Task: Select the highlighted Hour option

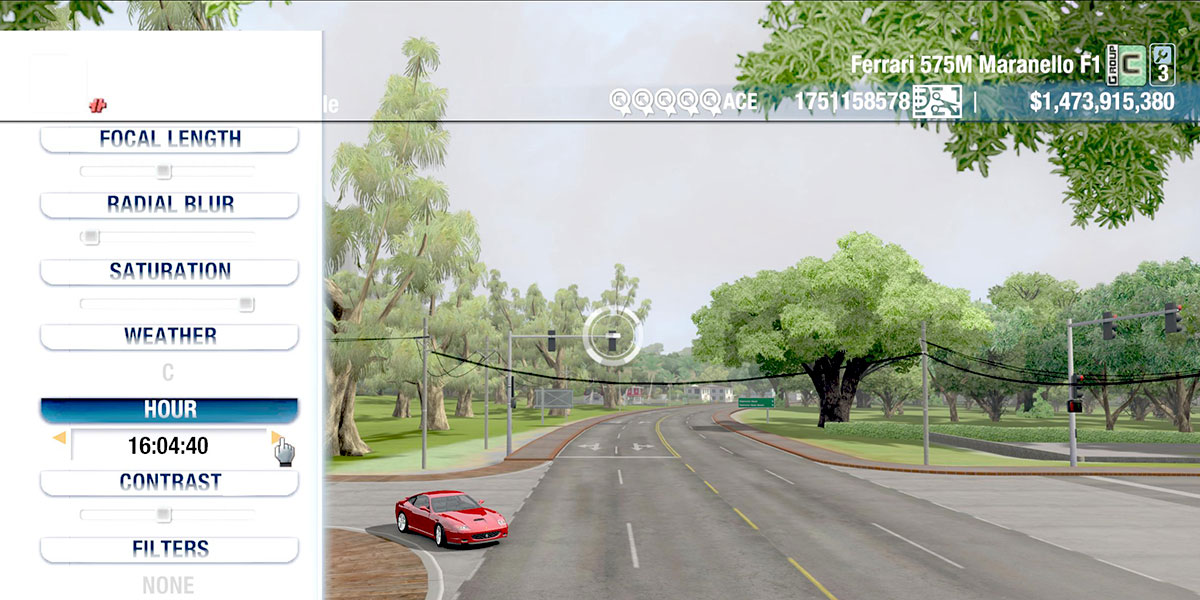Action: click(x=169, y=410)
